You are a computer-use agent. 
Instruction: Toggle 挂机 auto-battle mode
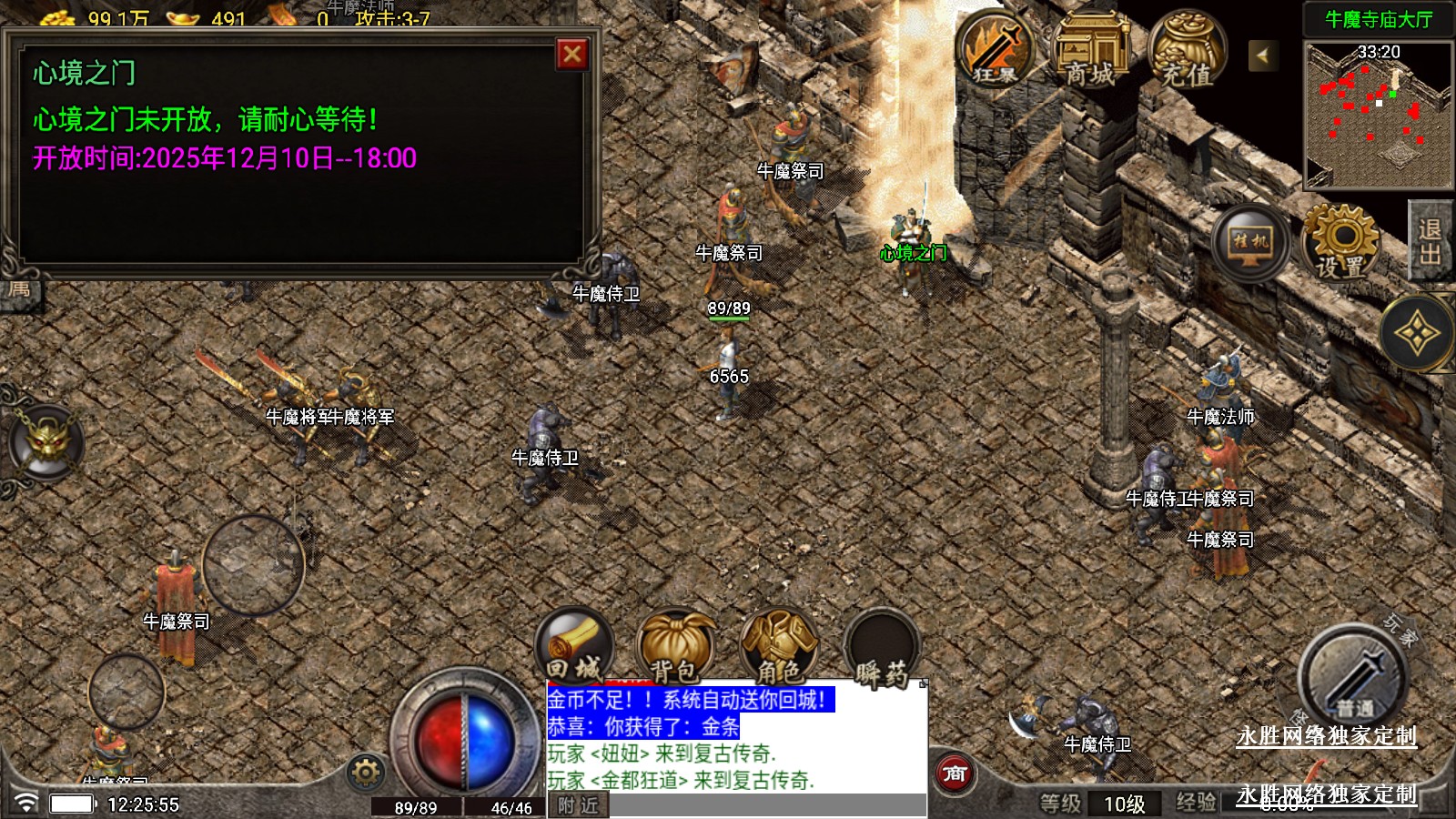[x=1249, y=243]
